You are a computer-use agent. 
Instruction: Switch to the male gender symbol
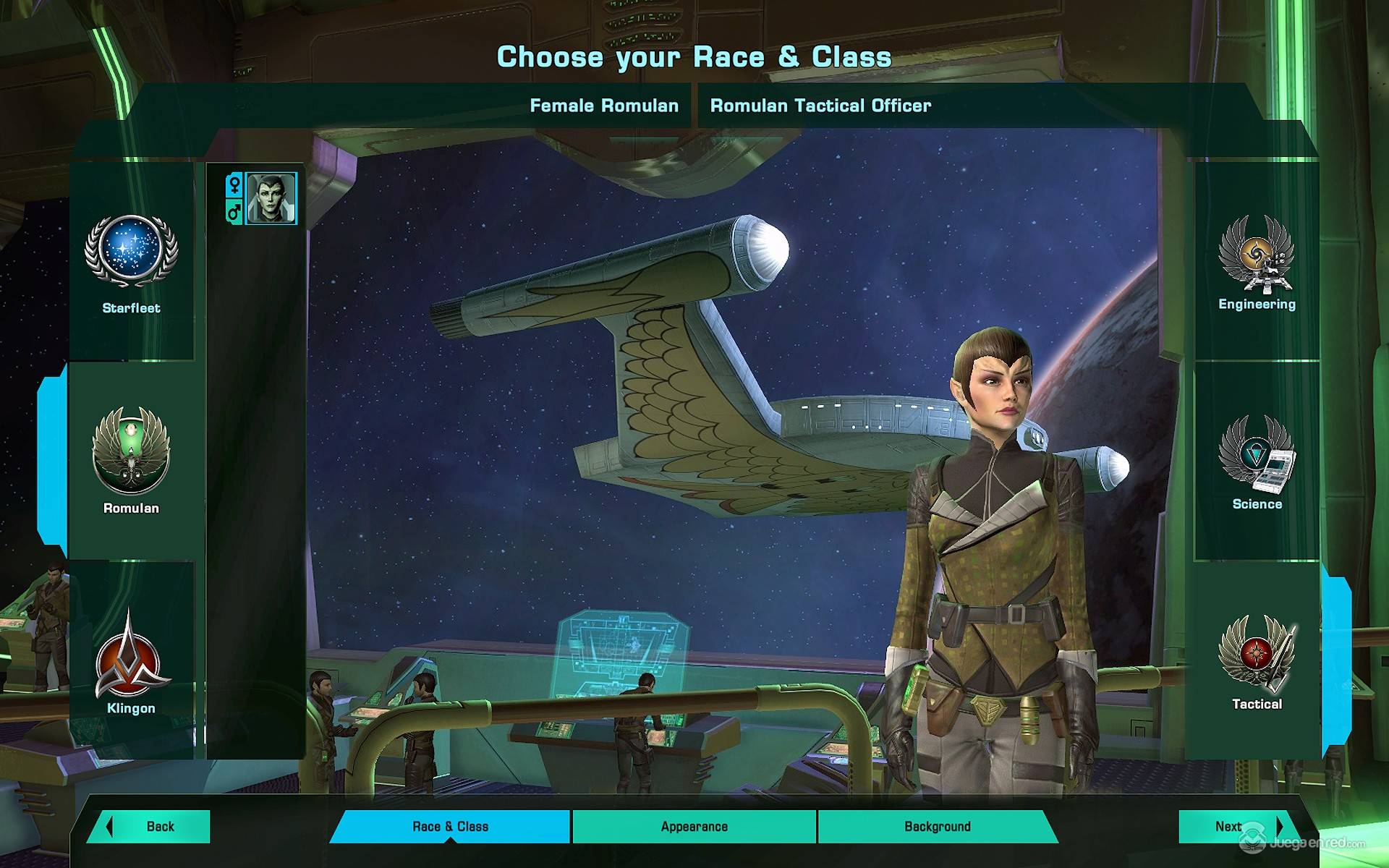pos(234,211)
